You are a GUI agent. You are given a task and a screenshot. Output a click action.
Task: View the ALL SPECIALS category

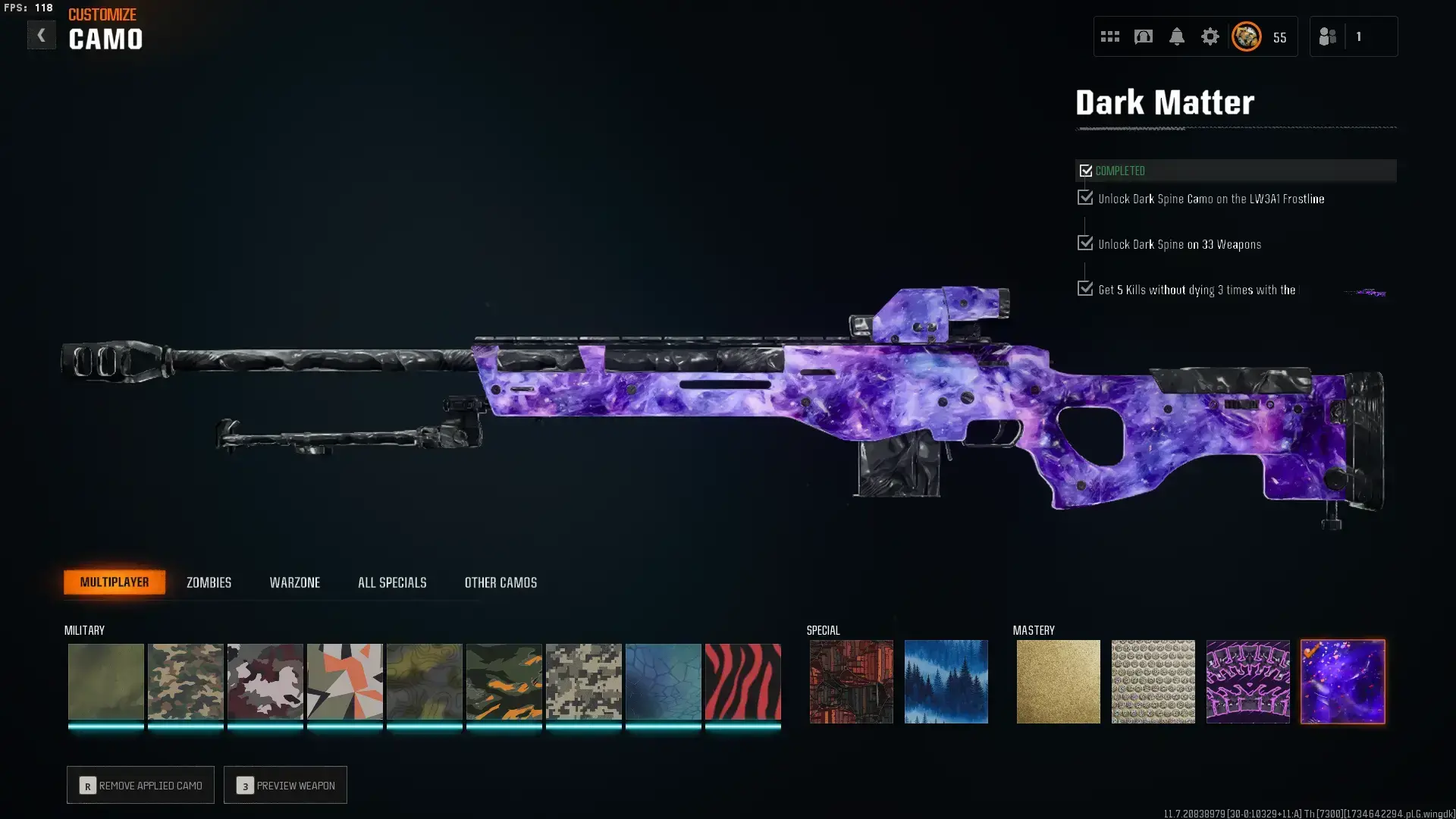[392, 582]
